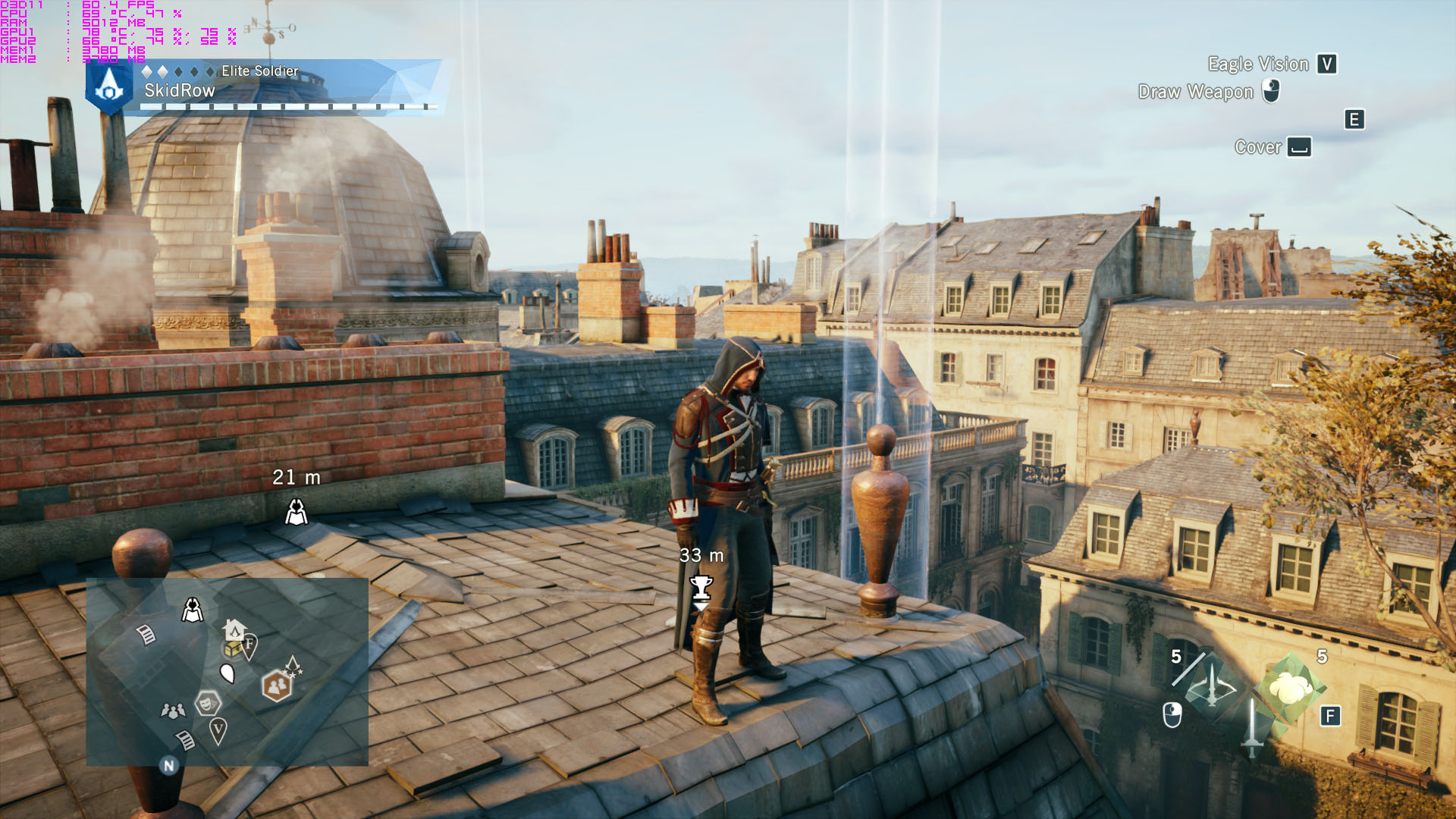Click the three-person crowd icon on minimap
The height and width of the screenshot is (819, 1456).
(x=173, y=711)
